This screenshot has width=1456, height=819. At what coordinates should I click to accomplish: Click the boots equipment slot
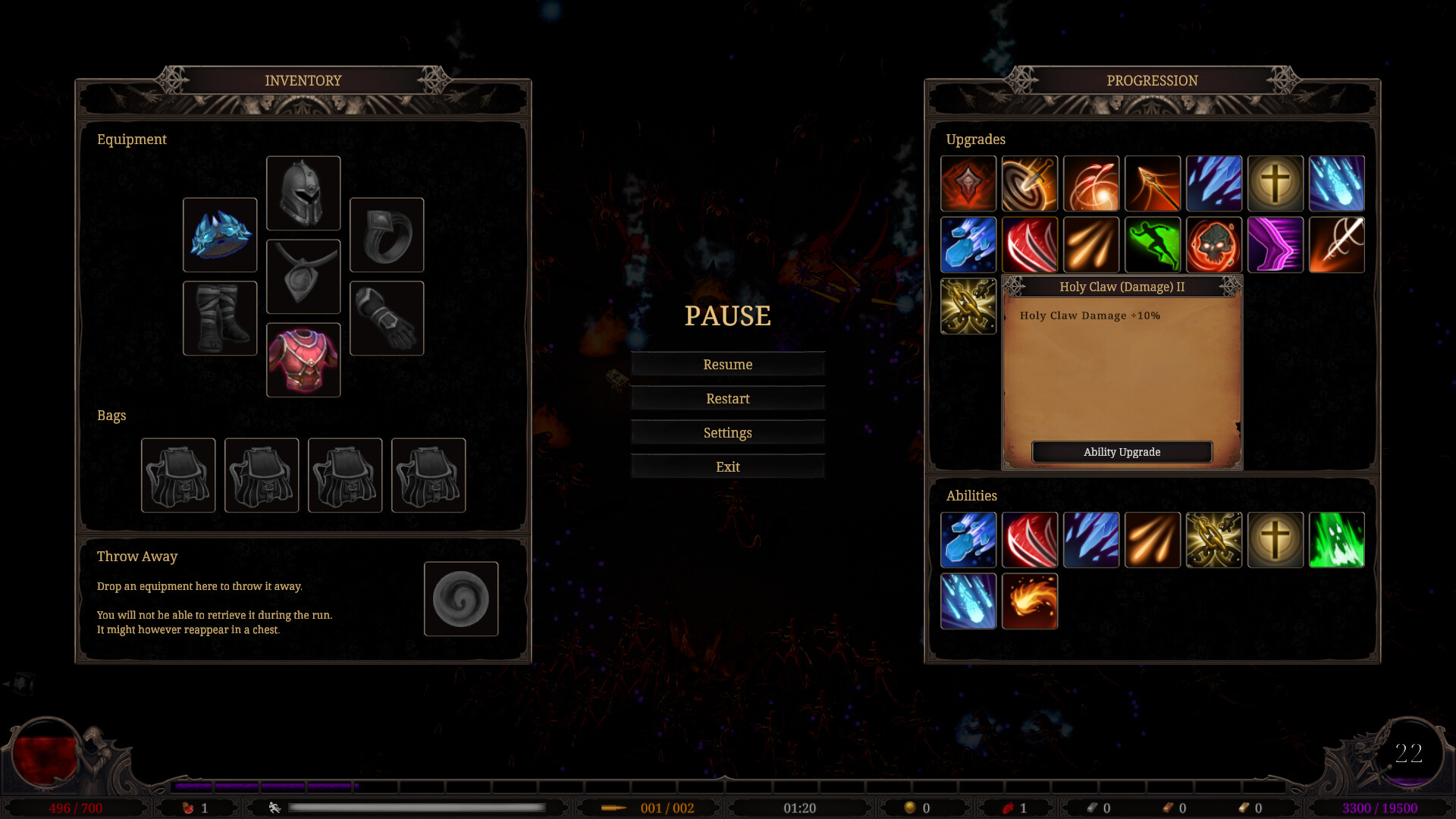pos(220,318)
